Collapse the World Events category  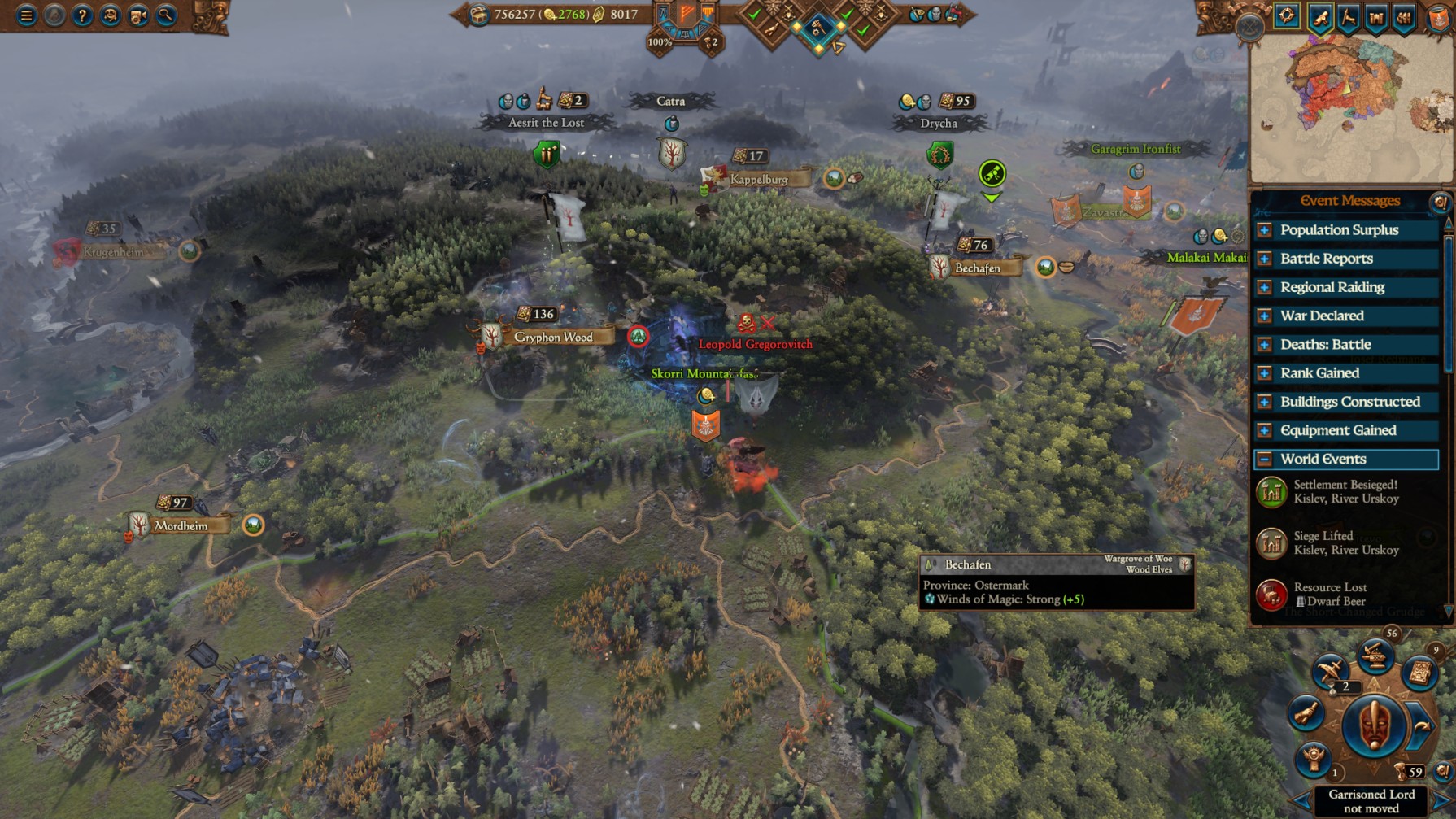tap(1264, 460)
